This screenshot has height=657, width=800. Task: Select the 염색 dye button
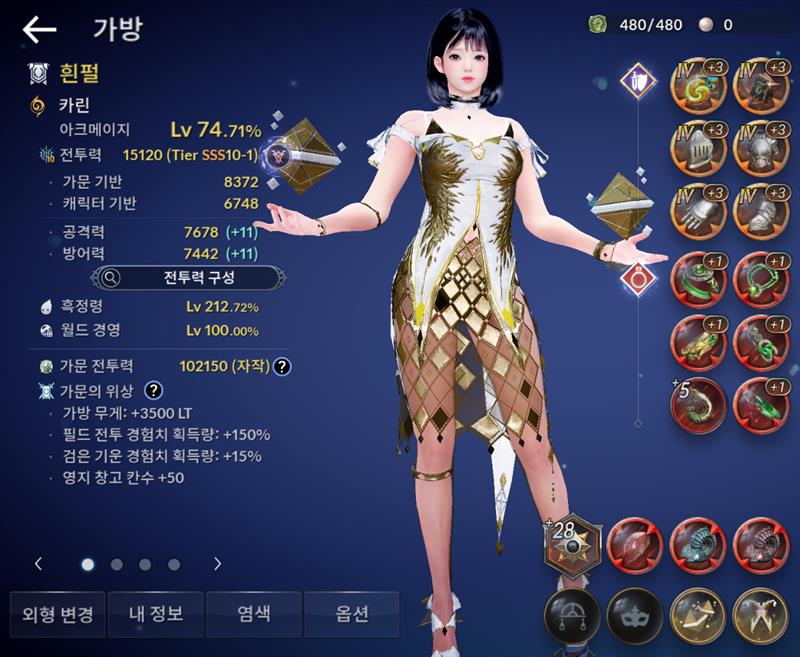(x=252, y=613)
